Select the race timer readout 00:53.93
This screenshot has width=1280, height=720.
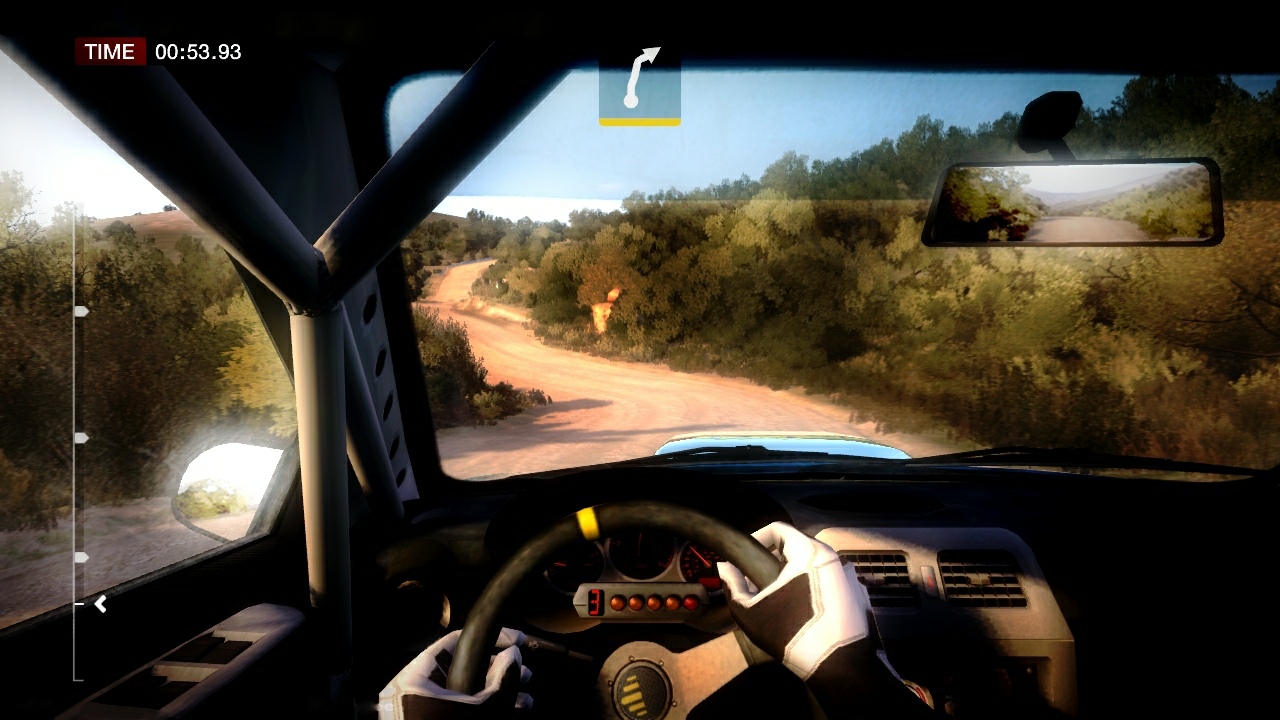(198, 52)
